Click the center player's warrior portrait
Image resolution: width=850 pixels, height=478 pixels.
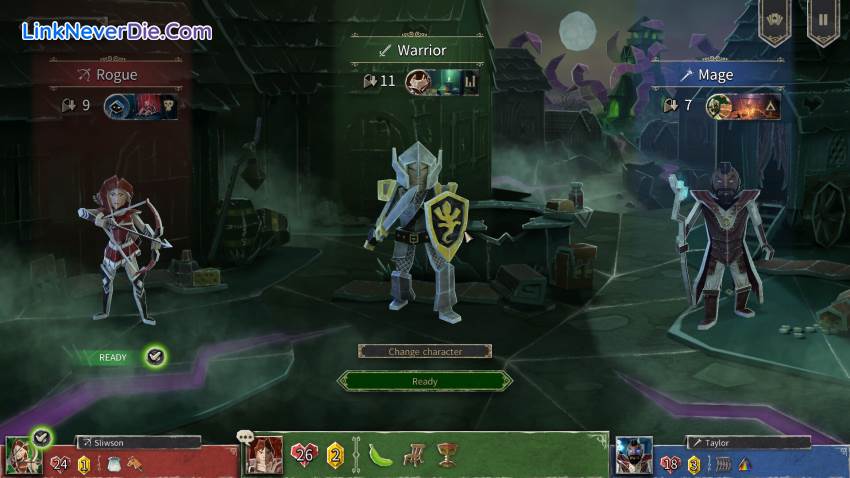(x=265, y=455)
